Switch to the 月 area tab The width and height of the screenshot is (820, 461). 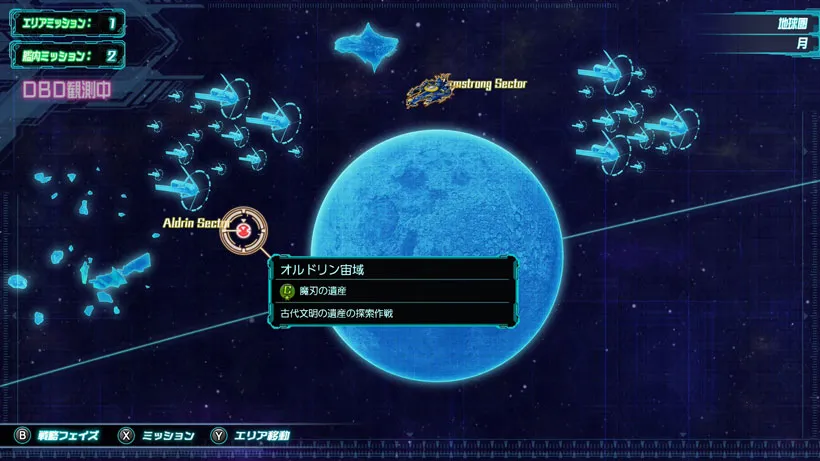[x=801, y=44]
